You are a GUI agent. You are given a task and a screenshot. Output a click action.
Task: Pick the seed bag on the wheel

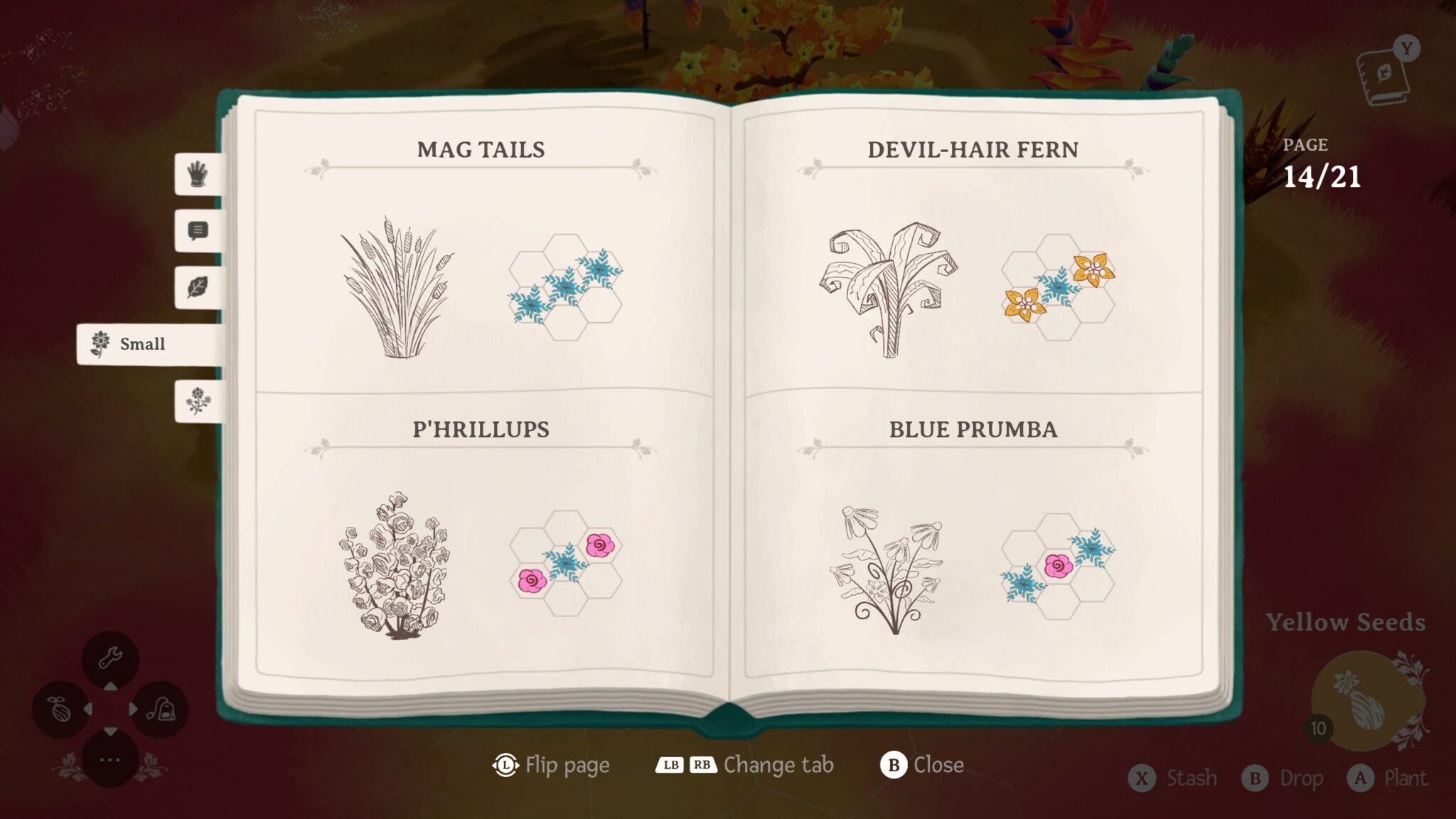click(x=161, y=709)
